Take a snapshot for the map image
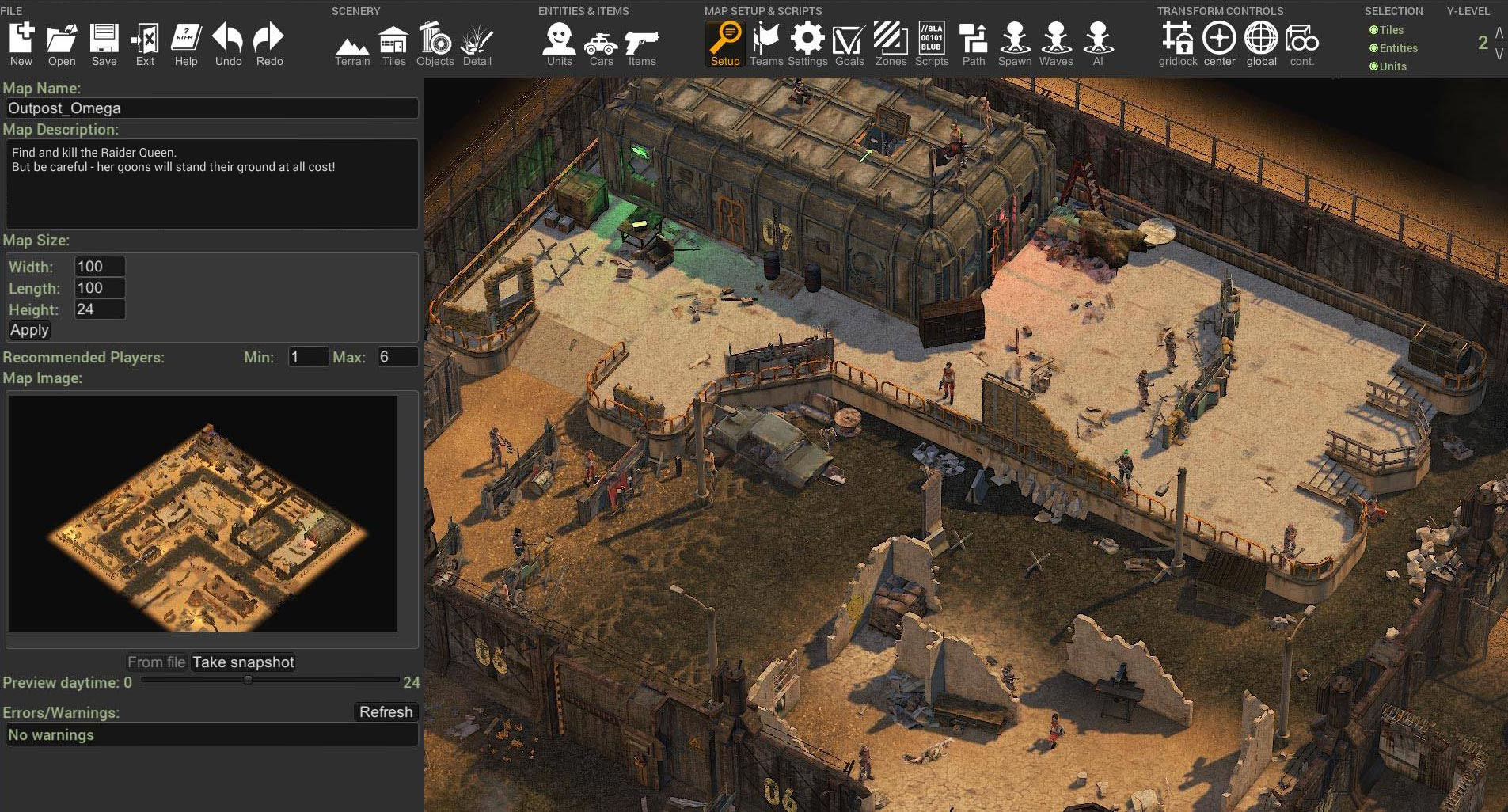Image resolution: width=1508 pixels, height=812 pixels. tap(243, 662)
